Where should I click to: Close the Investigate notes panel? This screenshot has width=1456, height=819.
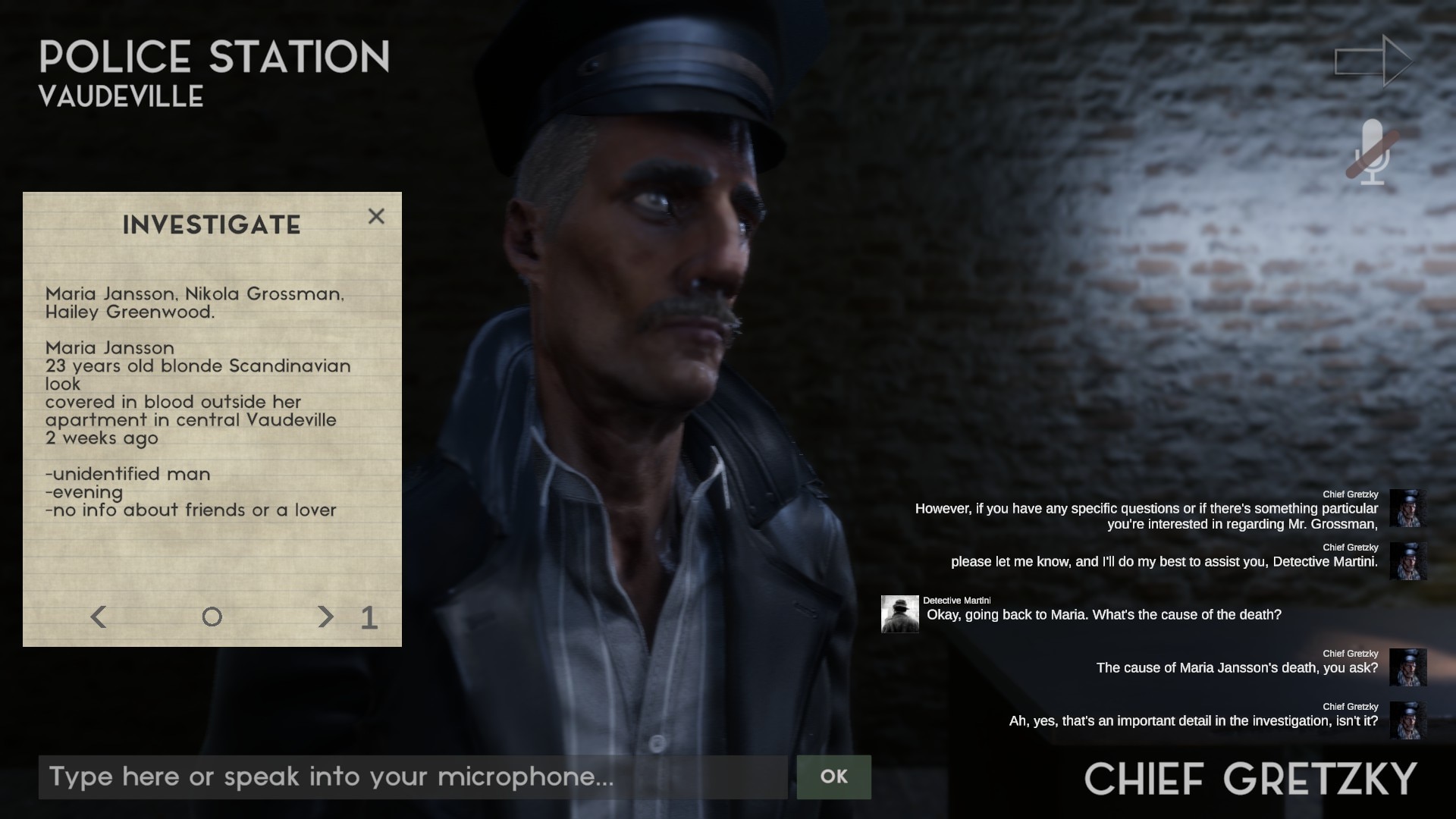click(376, 217)
